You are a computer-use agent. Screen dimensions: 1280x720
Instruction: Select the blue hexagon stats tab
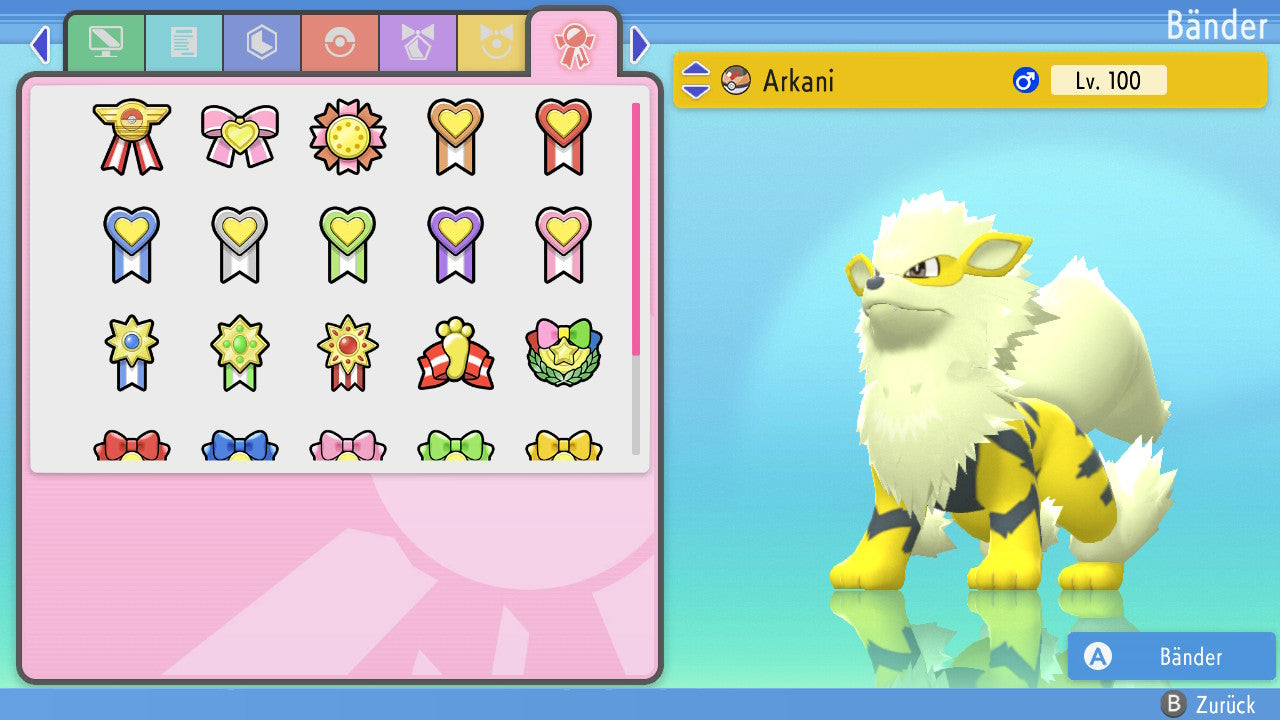click(x=262, y=43)
